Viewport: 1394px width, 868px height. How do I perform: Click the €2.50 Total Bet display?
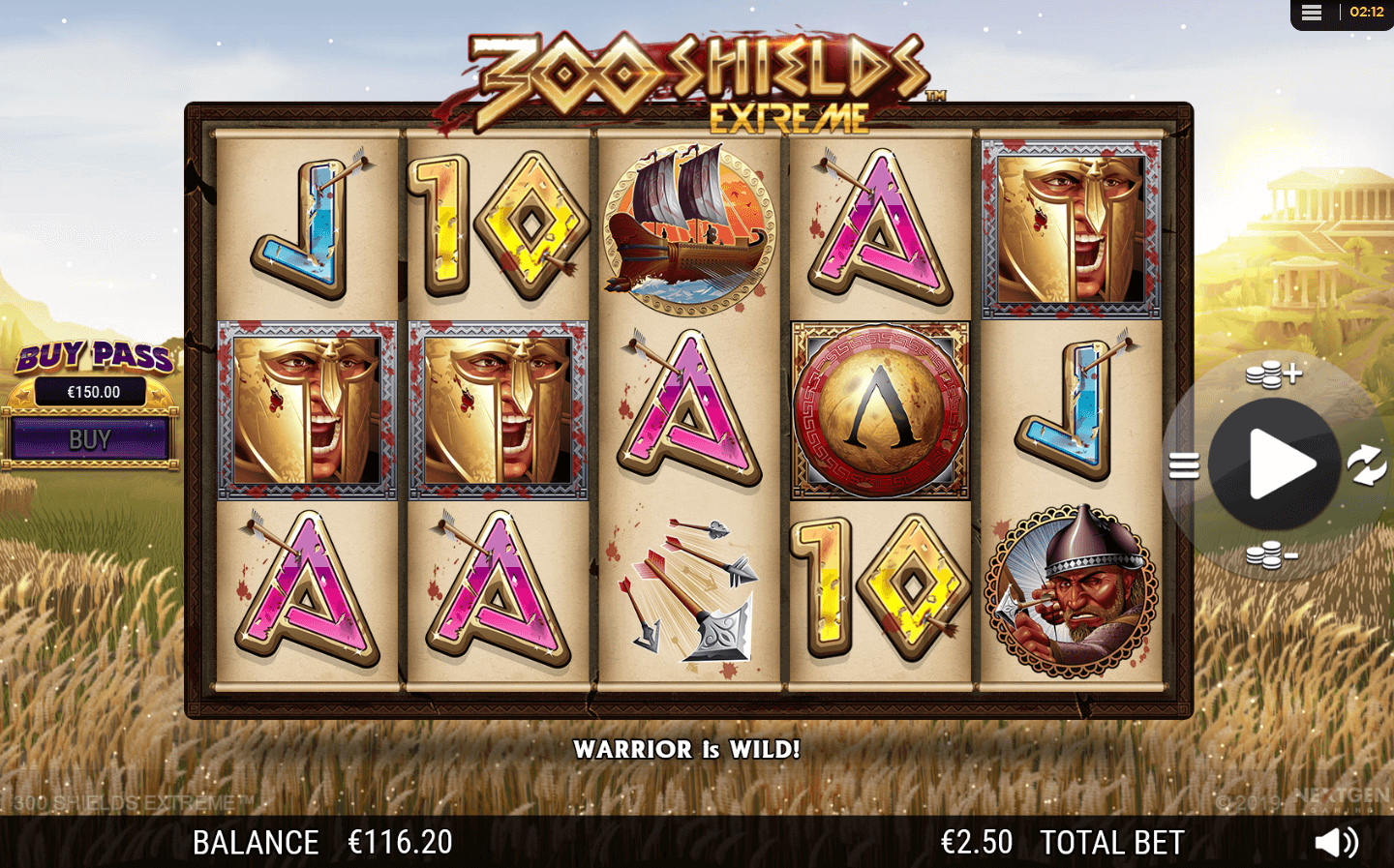pos(977,841)
